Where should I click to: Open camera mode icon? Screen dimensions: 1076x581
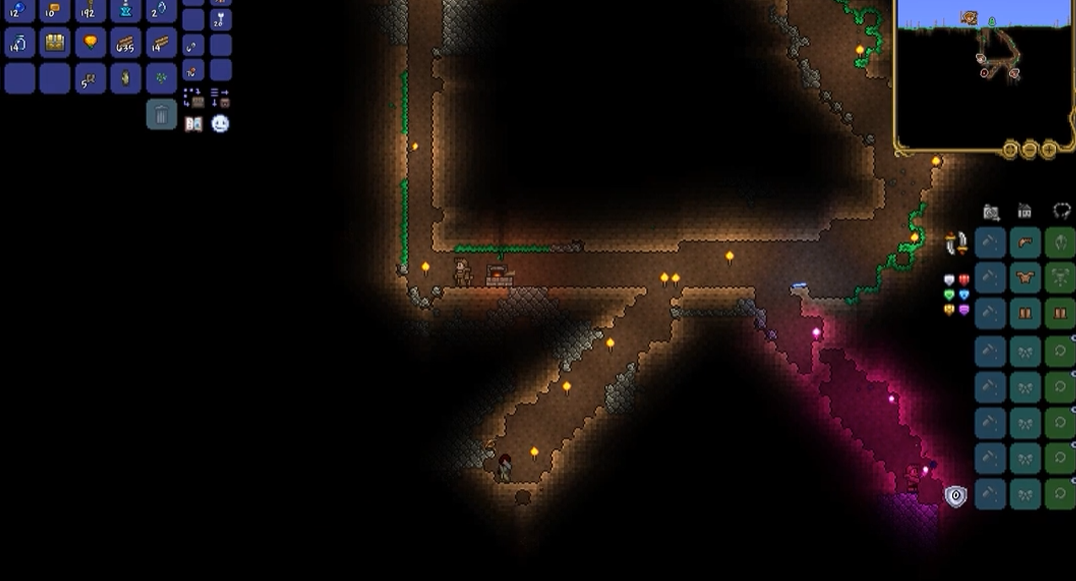tap(991, 212)
